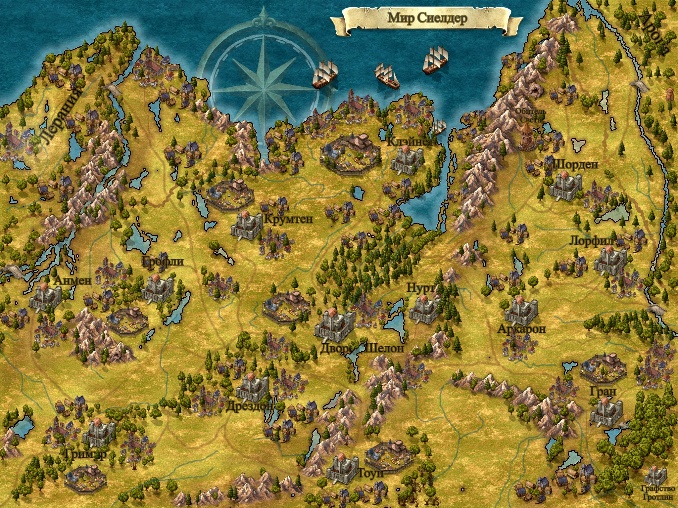The width and height of the screenshot is (678, 508).
Task: Choose the Шорден castle marker
Action: point(565,185)
